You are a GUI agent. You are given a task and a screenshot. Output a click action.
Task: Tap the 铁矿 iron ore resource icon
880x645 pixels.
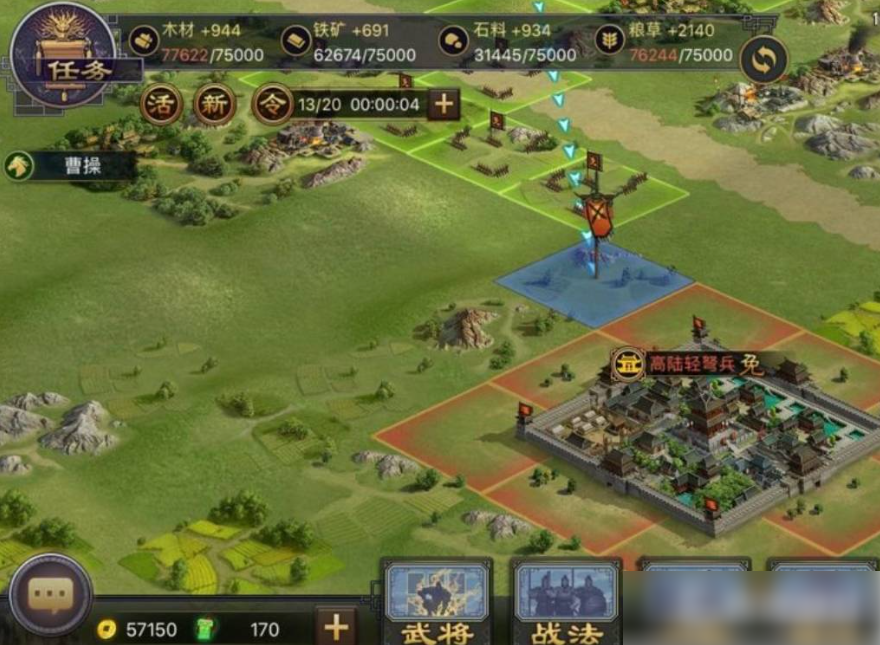pos(296,41)
